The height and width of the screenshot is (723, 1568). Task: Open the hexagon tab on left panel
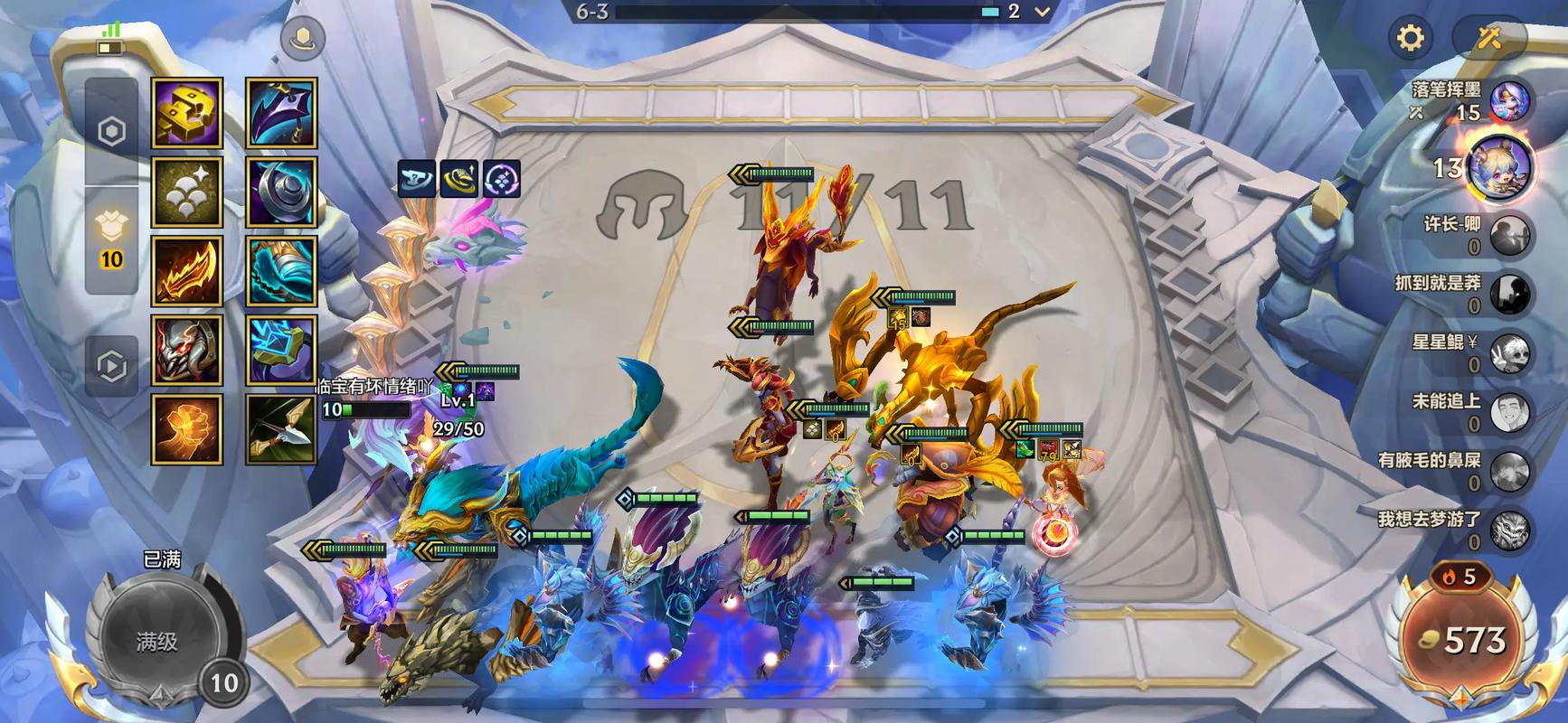click(x=111, y=132)
